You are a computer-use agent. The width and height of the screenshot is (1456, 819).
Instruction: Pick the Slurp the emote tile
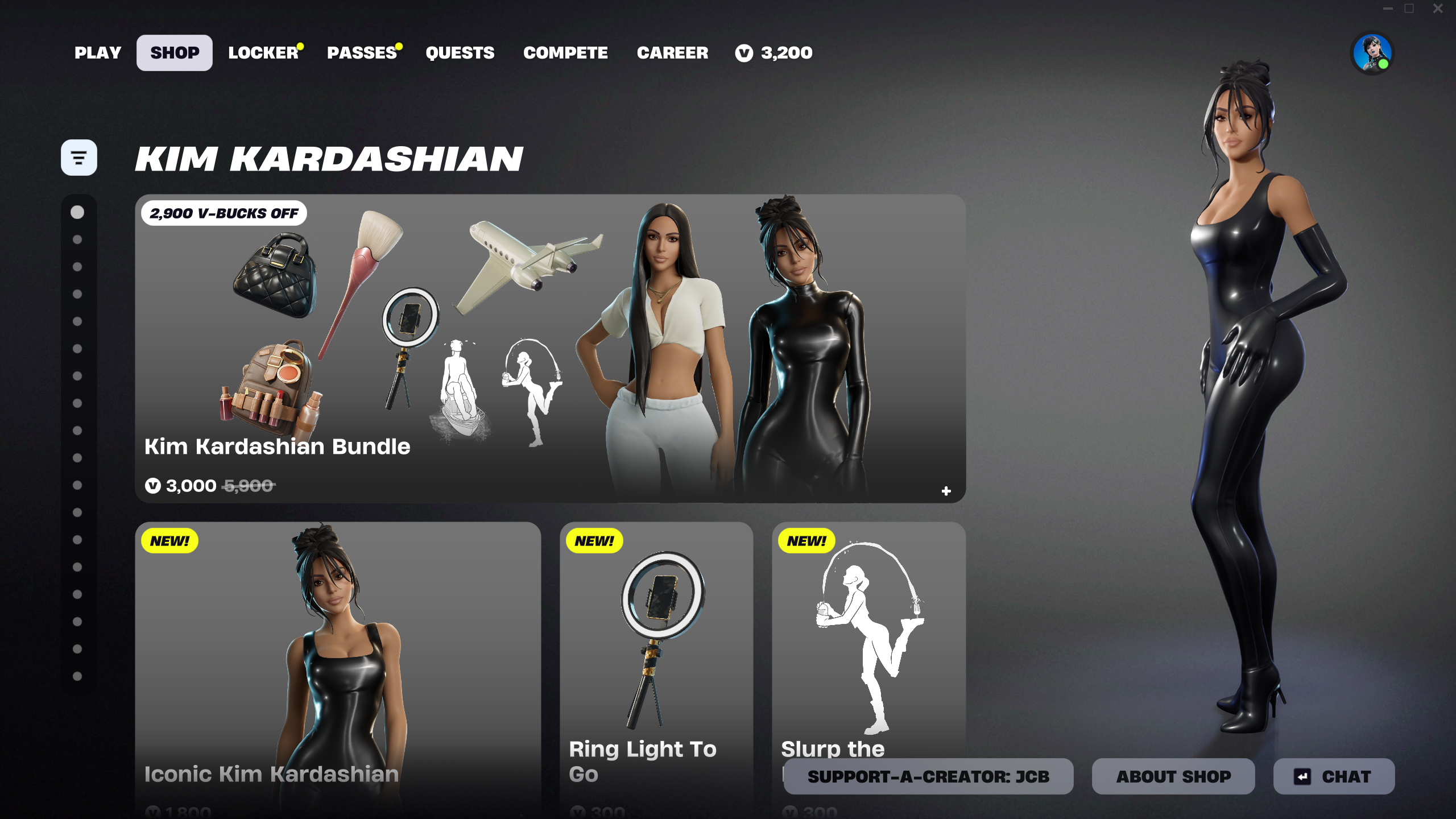tap(868, 643)
